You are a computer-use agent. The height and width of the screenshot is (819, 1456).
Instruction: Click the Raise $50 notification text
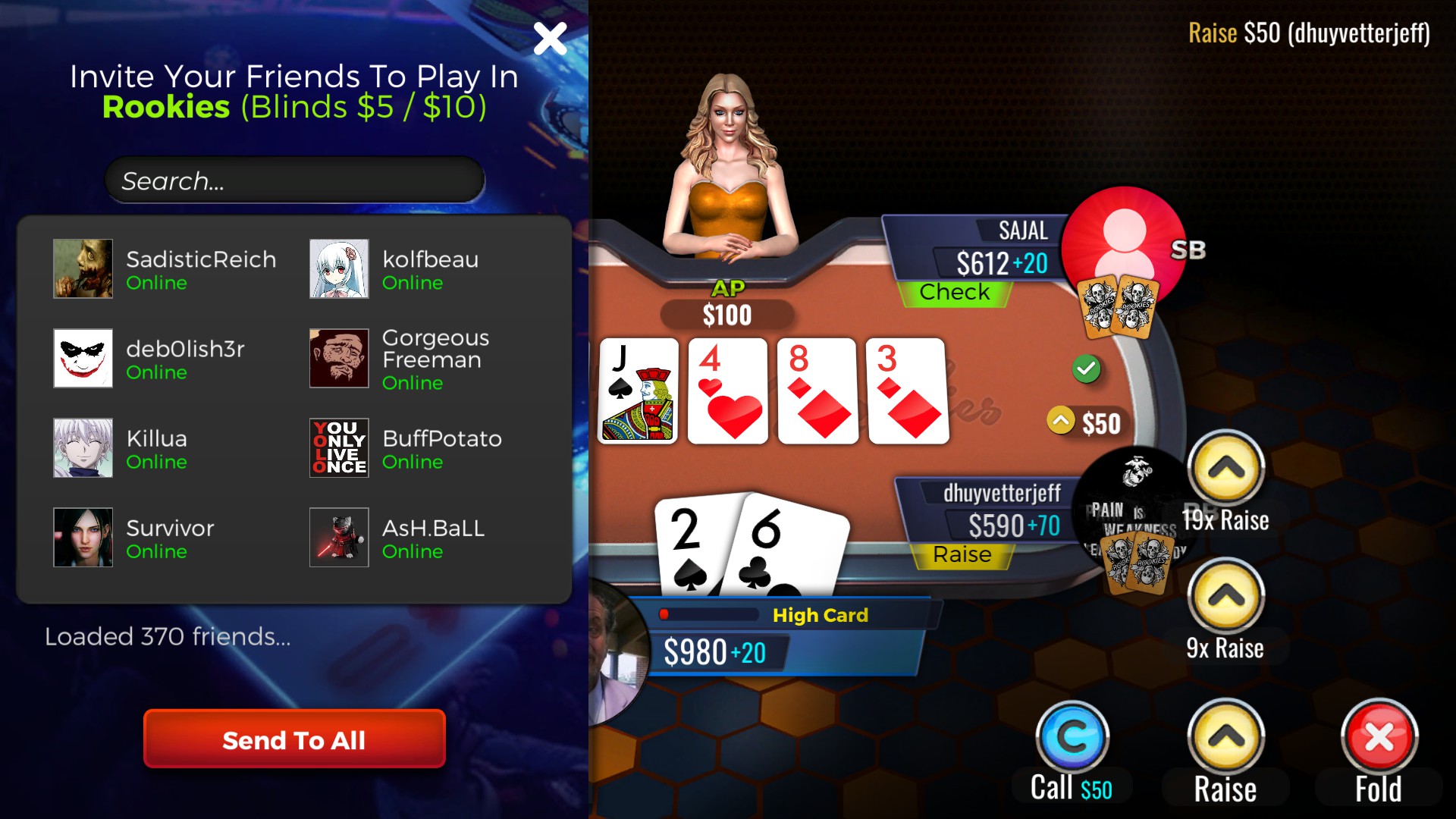coord(1309,33)
